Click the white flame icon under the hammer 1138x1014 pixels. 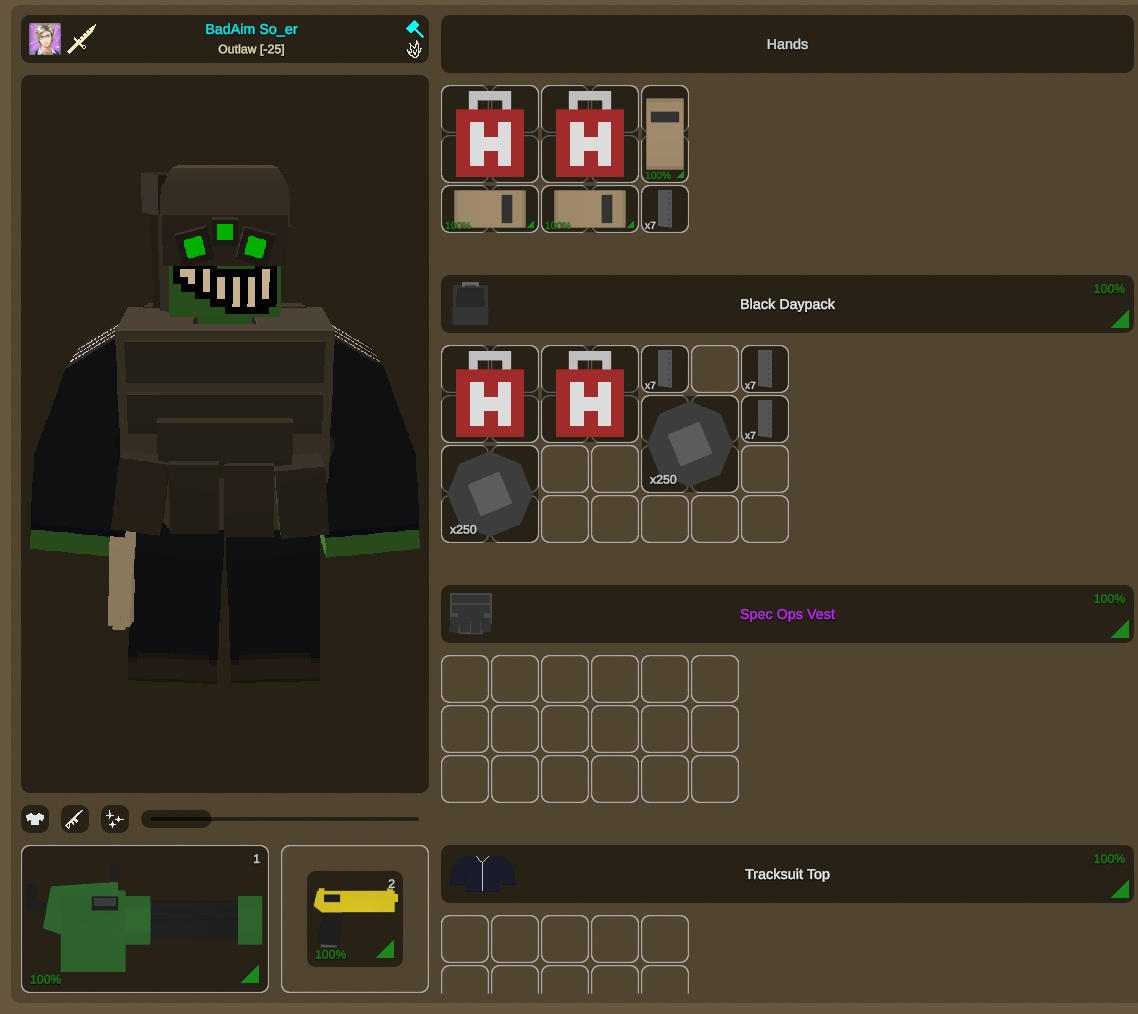click(x=414, y=49)
